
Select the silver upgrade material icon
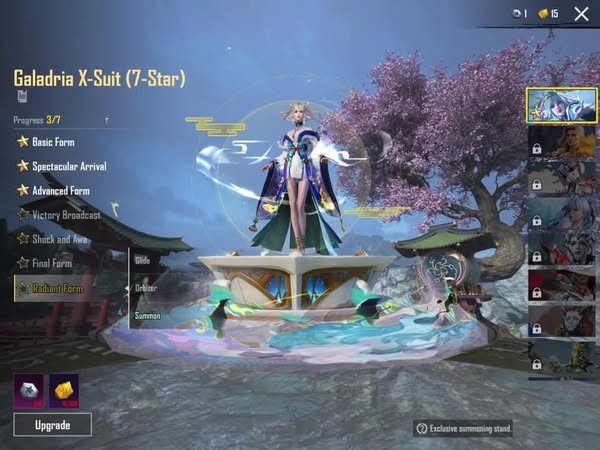(28, 390)
